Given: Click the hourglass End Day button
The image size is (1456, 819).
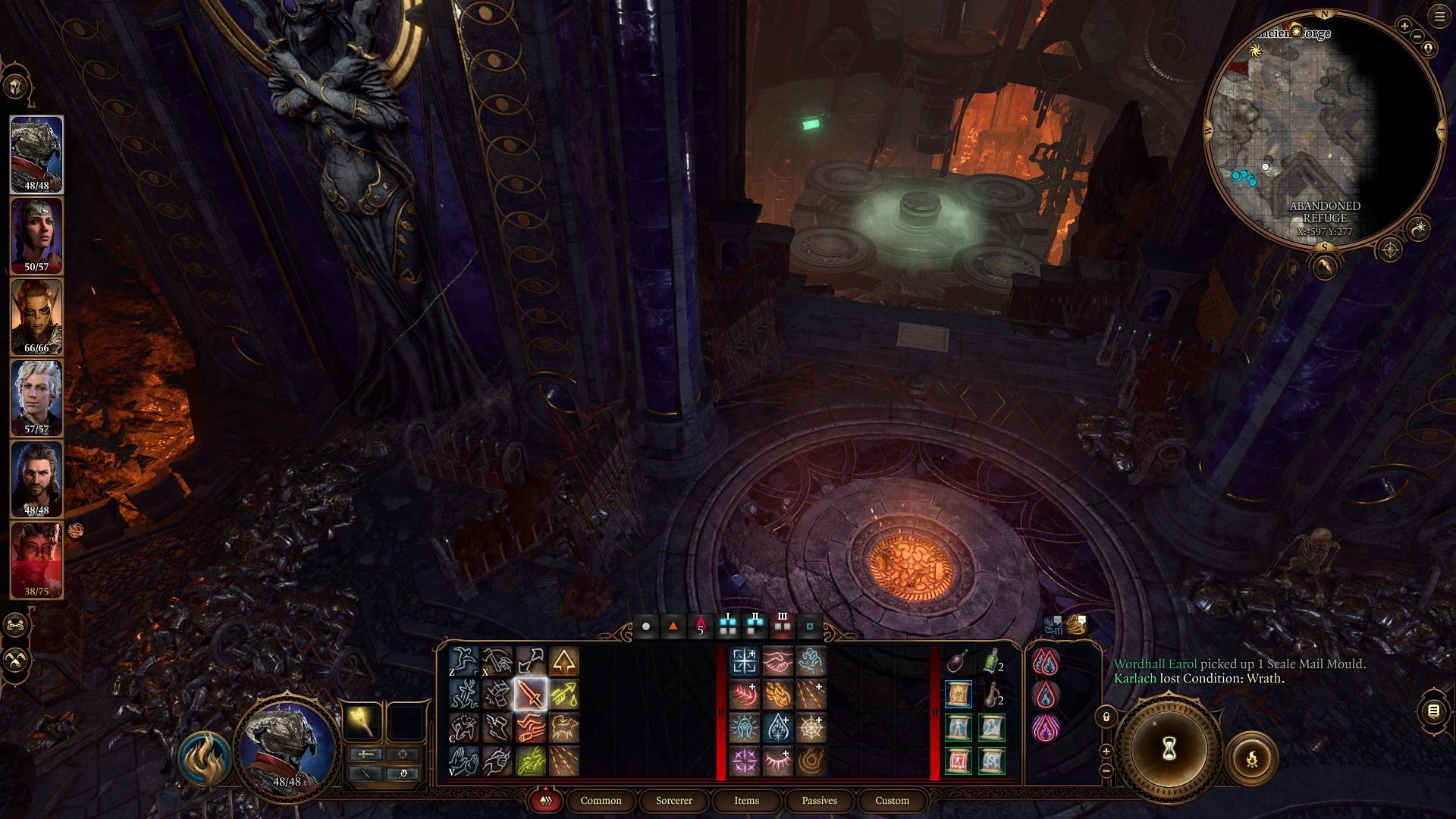Looking at the screenshot, I should [1169, 747].
